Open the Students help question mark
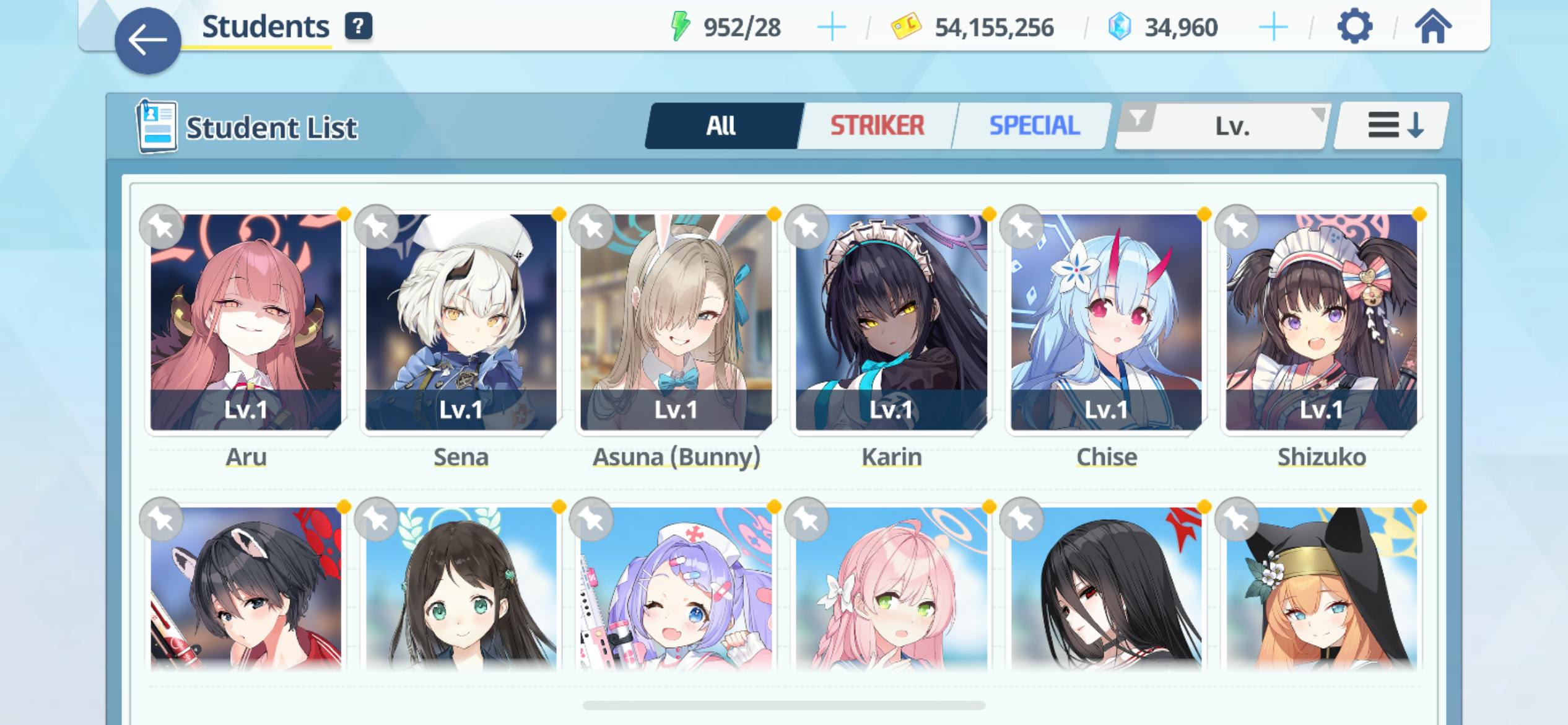Viewport: 1568px width, 725px height. [358, 27]
